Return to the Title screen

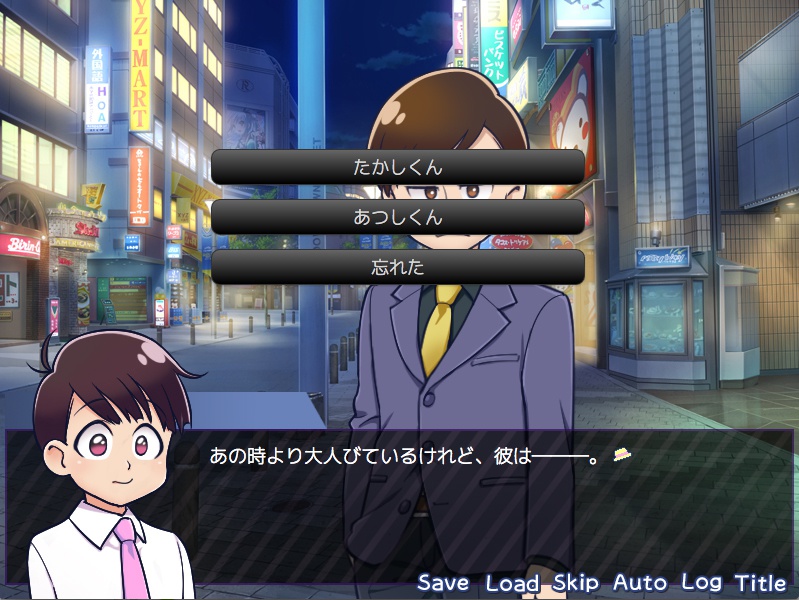click(761, 582)
